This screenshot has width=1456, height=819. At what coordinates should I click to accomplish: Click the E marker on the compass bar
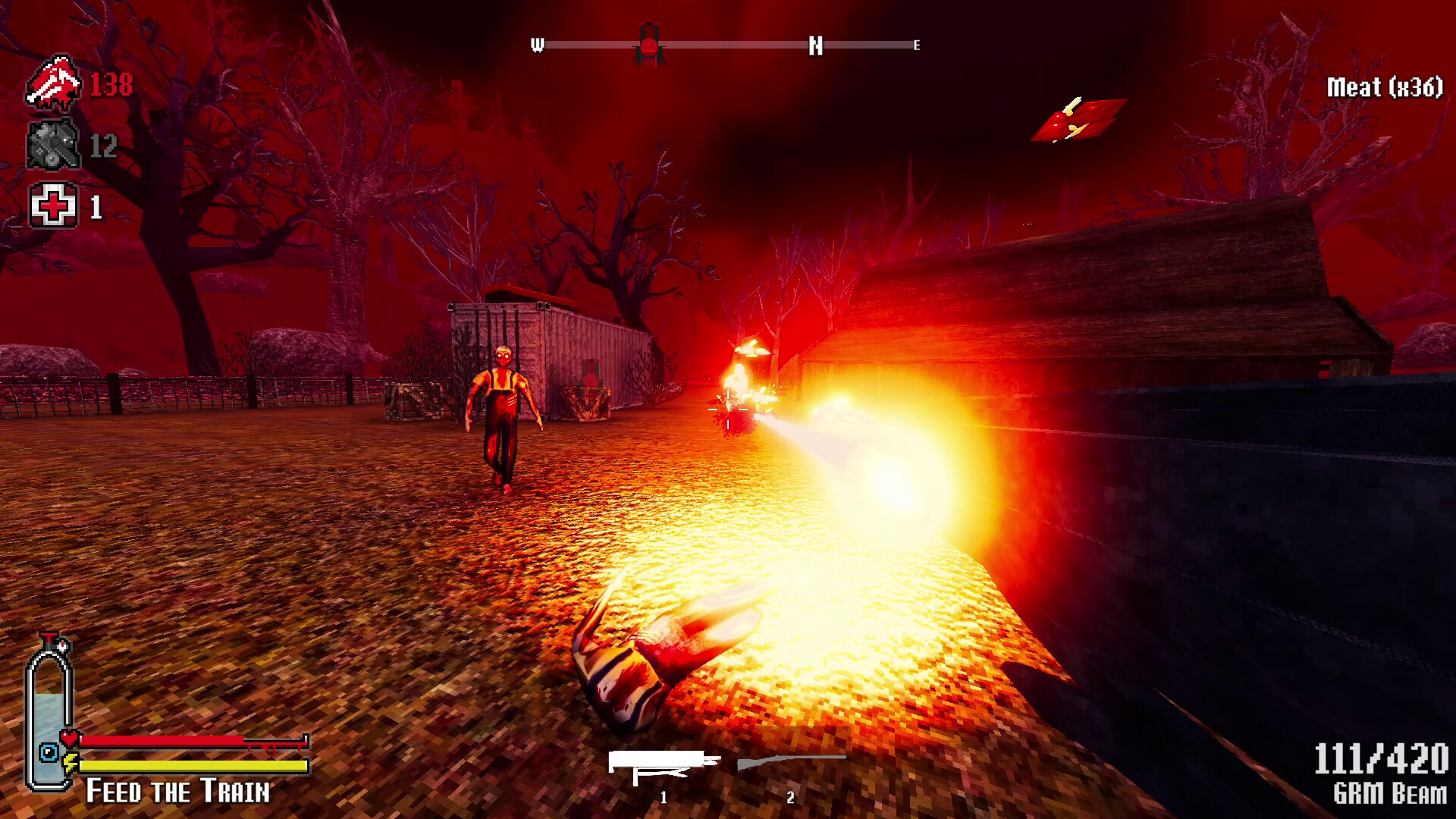915,45
